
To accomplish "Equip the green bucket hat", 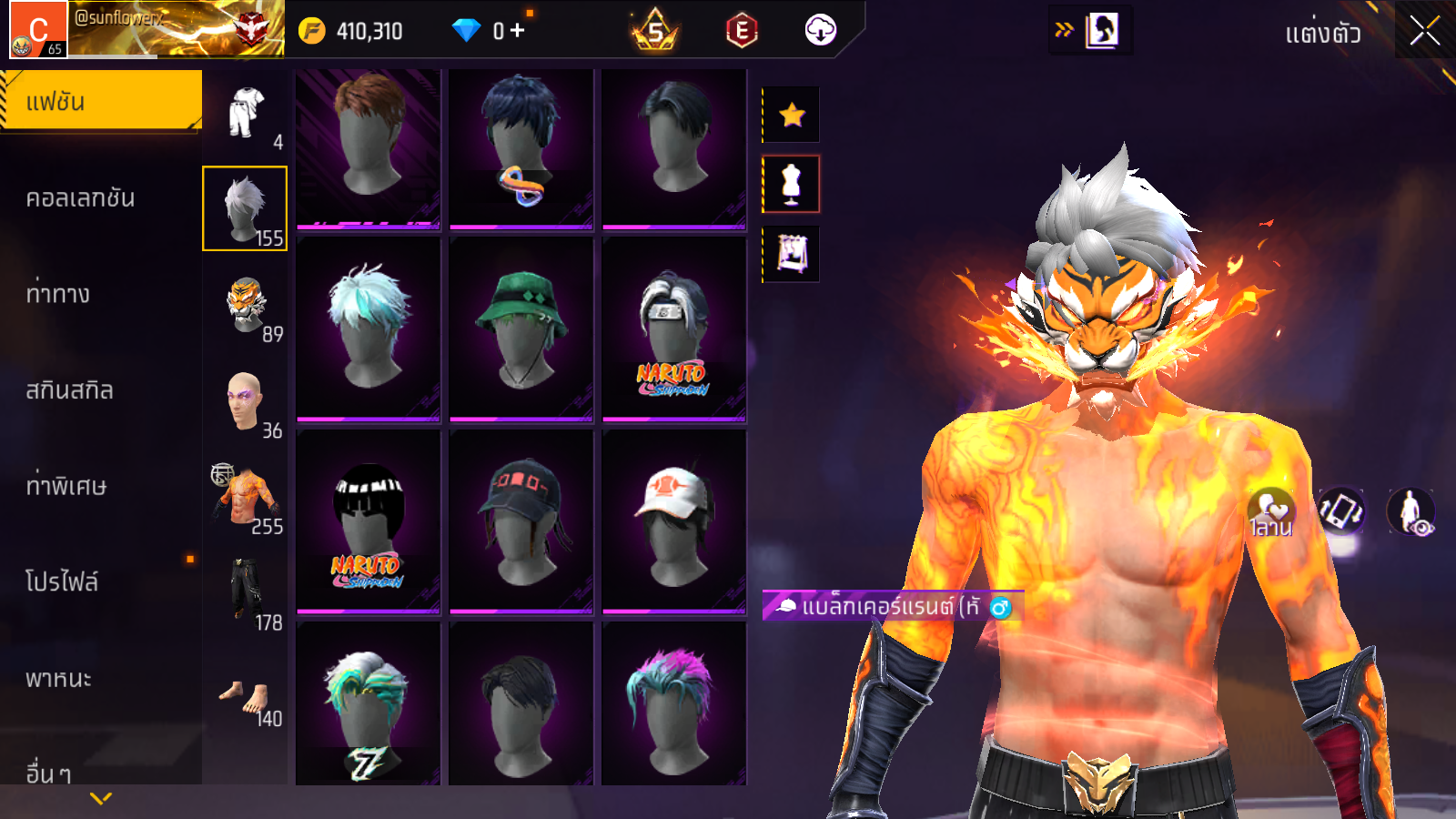I will coord(521,329).
